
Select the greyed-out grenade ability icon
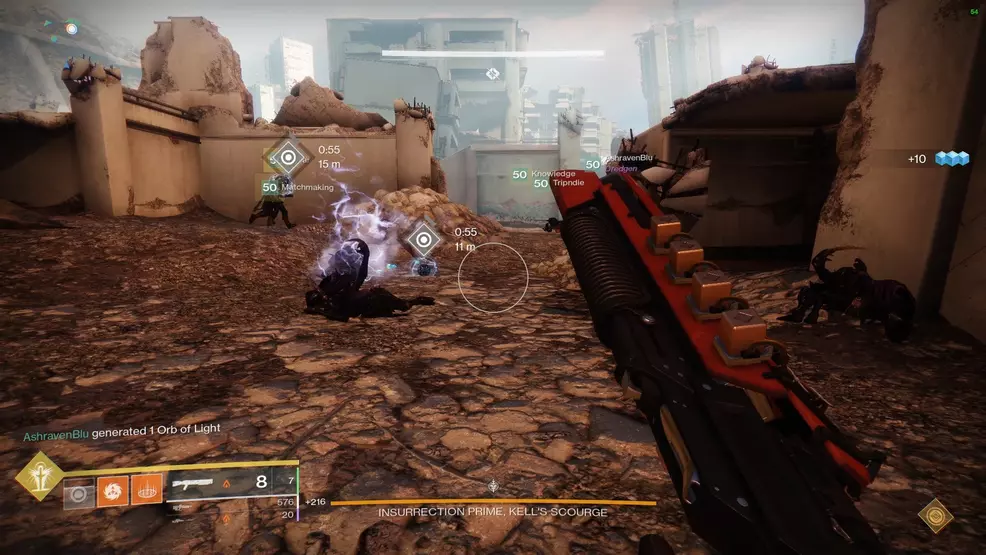79,492
